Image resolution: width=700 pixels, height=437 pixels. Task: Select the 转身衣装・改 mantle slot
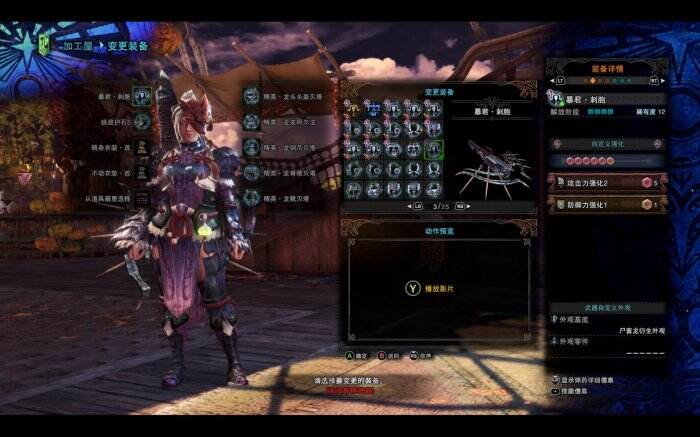click(141, 147)
